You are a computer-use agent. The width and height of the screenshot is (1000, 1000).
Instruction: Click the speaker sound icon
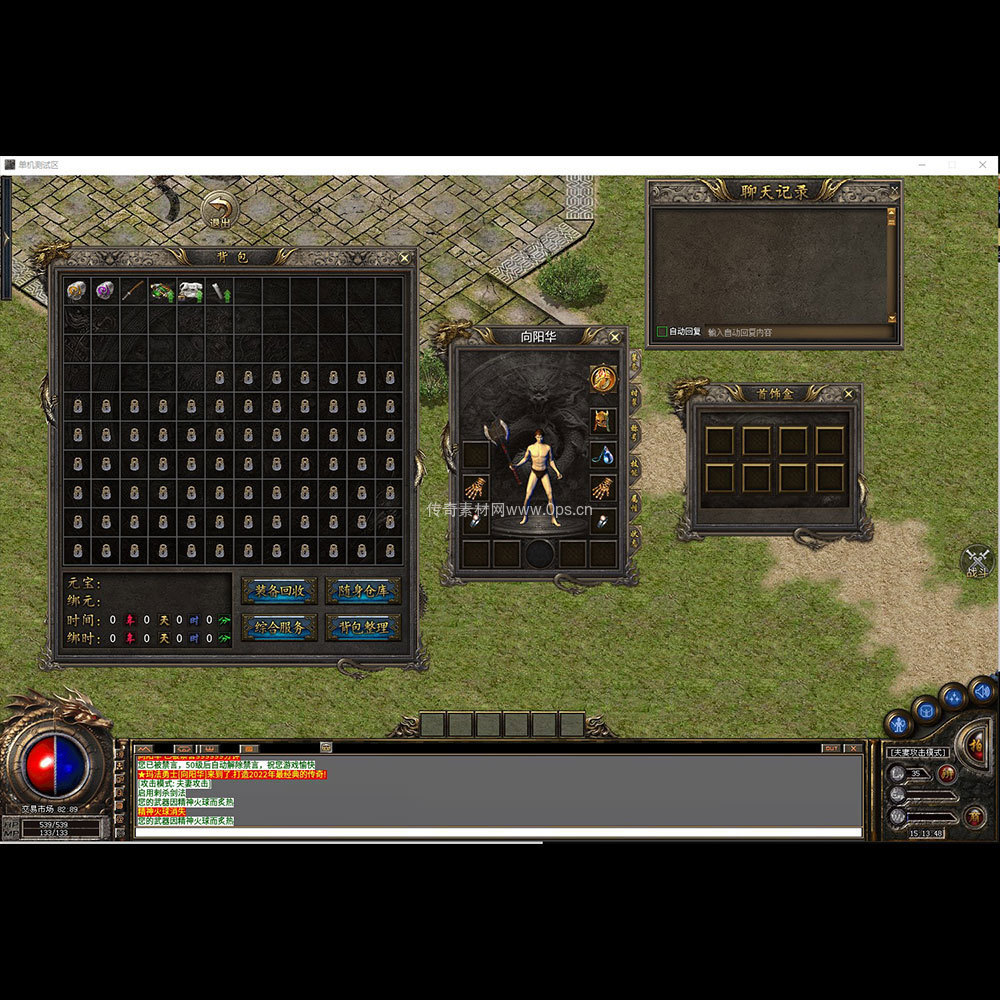(982, 689)
